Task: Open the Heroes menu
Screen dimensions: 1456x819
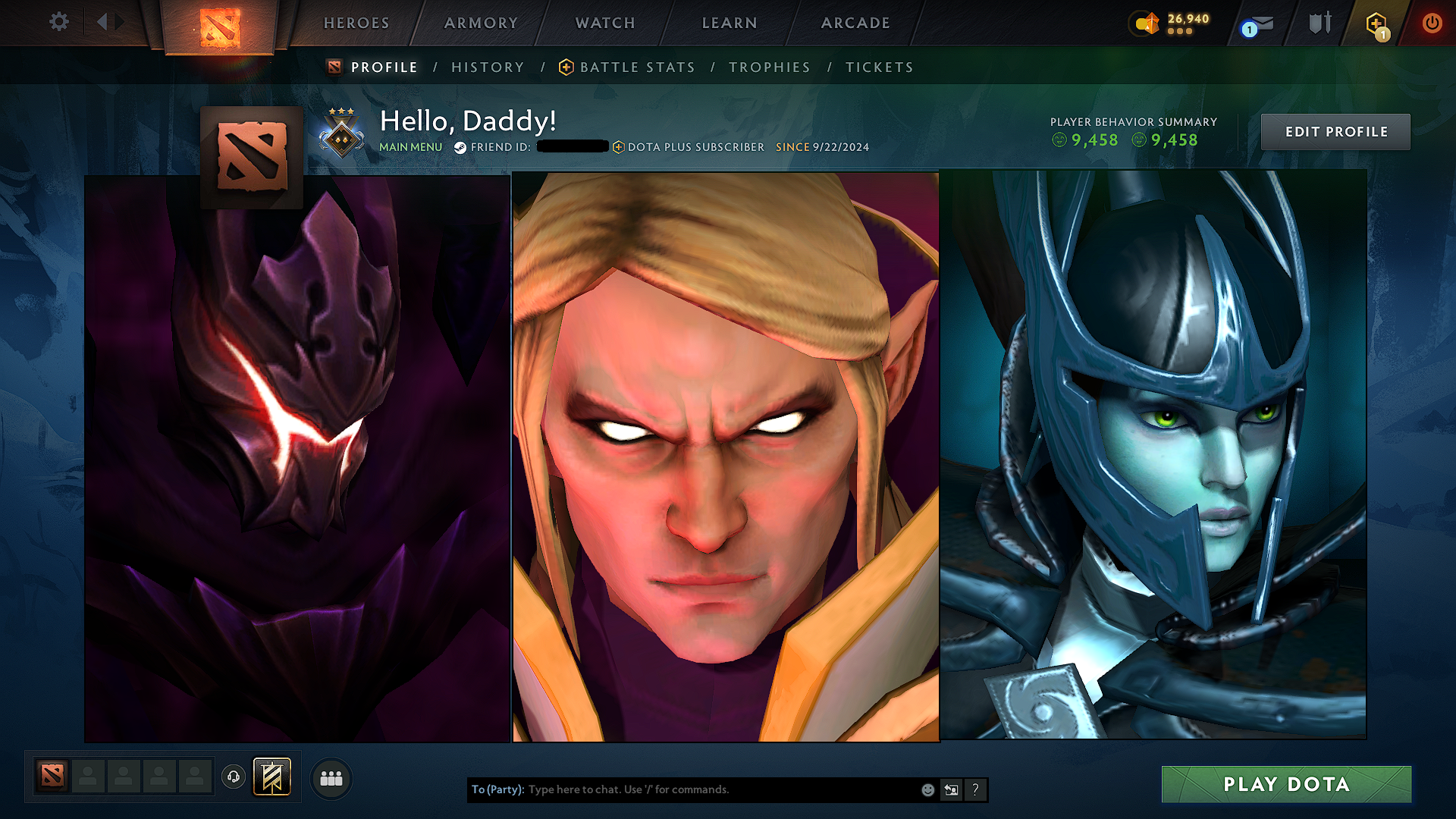Action: (355, 23)
